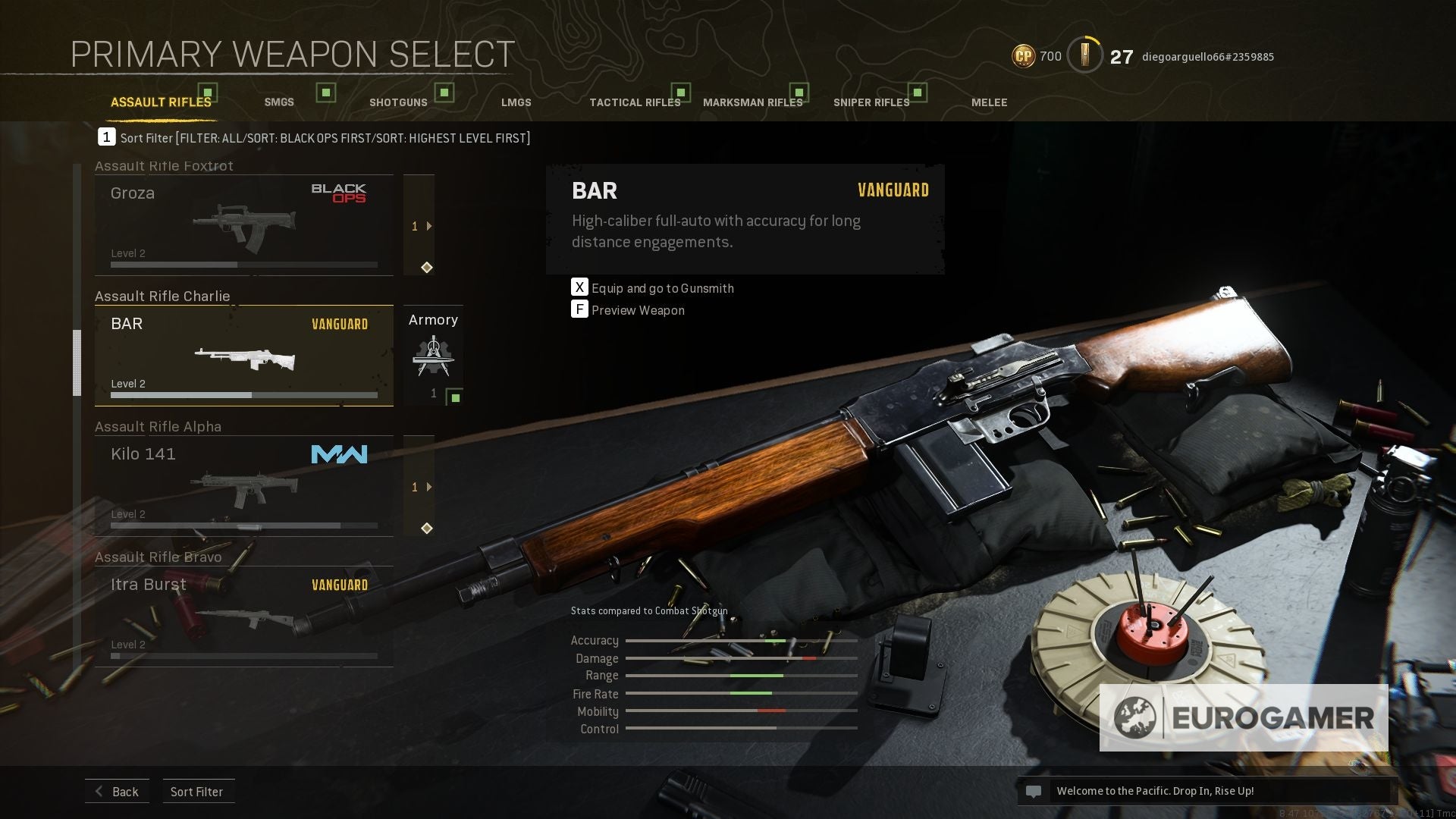1456x819 pixels.
Task: Expand the blueprint arrow beside Kilo 141
Action: tap(430, 487)
